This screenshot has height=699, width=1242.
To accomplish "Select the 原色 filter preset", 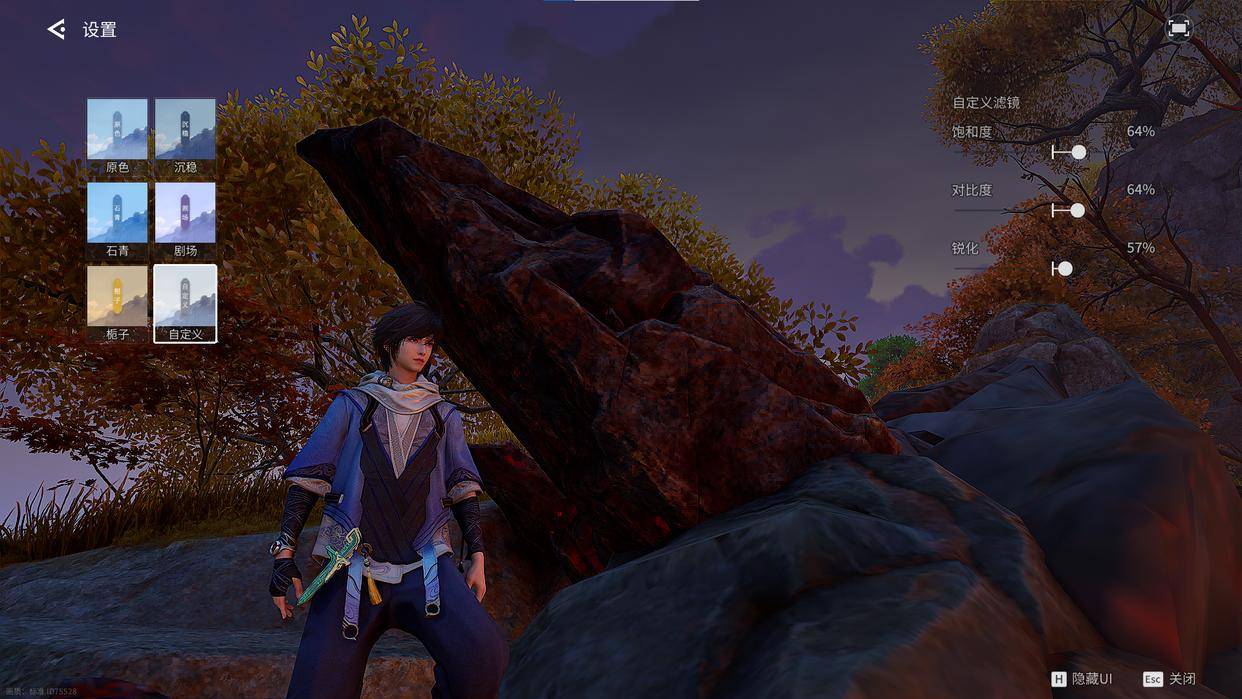I will pos(117,129).
